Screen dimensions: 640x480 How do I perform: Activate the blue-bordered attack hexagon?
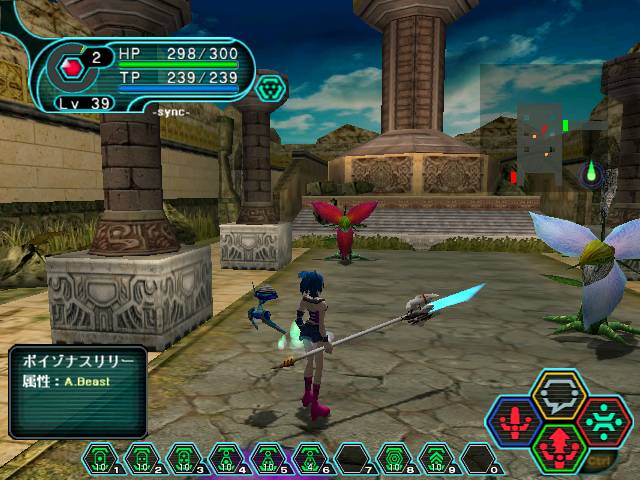coord(516,422)
